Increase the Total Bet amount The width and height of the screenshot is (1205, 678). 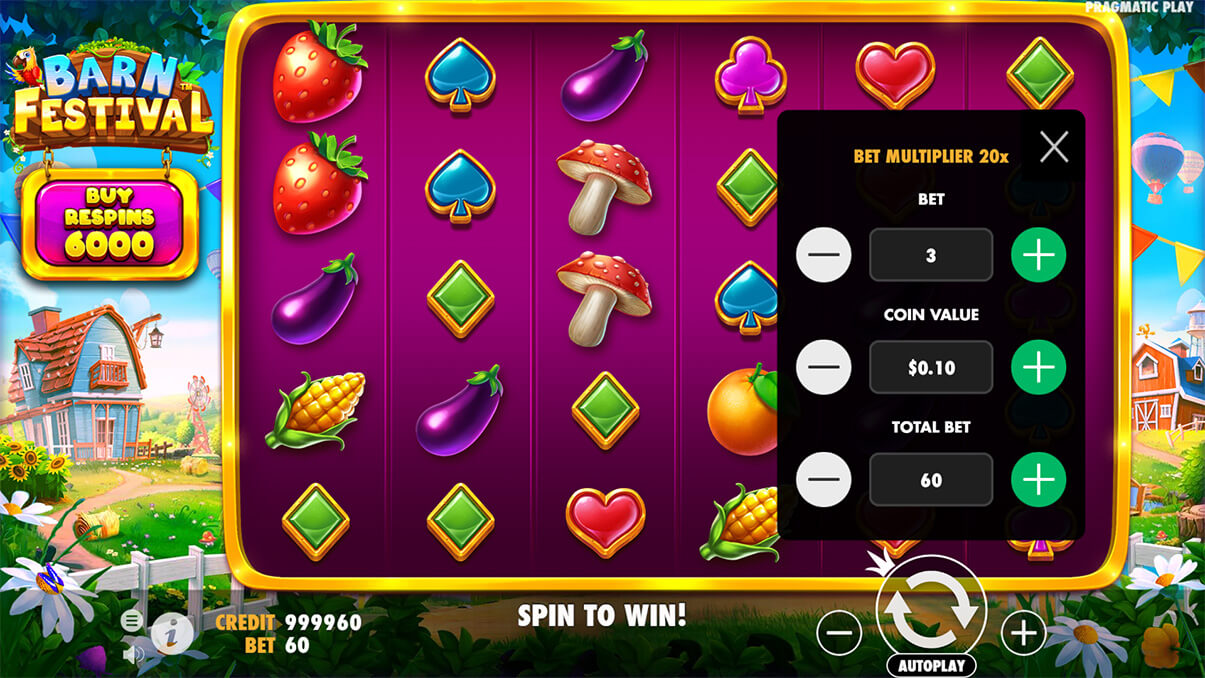pos(1038,480)
